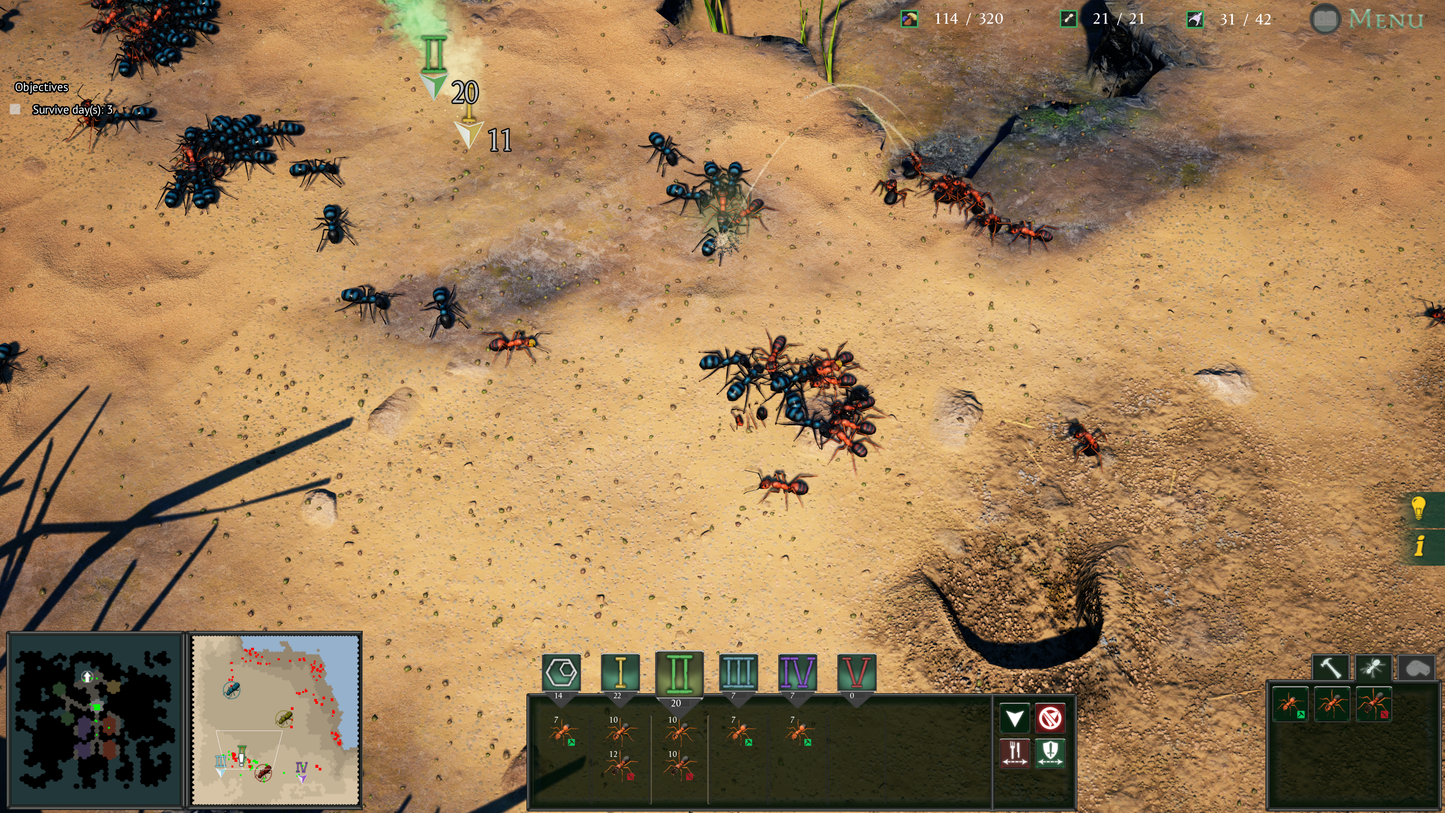Image resolution: width=1445 pixels, height=813 pixels.
Task: Switch to the hammer build tab
Action: click(x=1330, y=666)
